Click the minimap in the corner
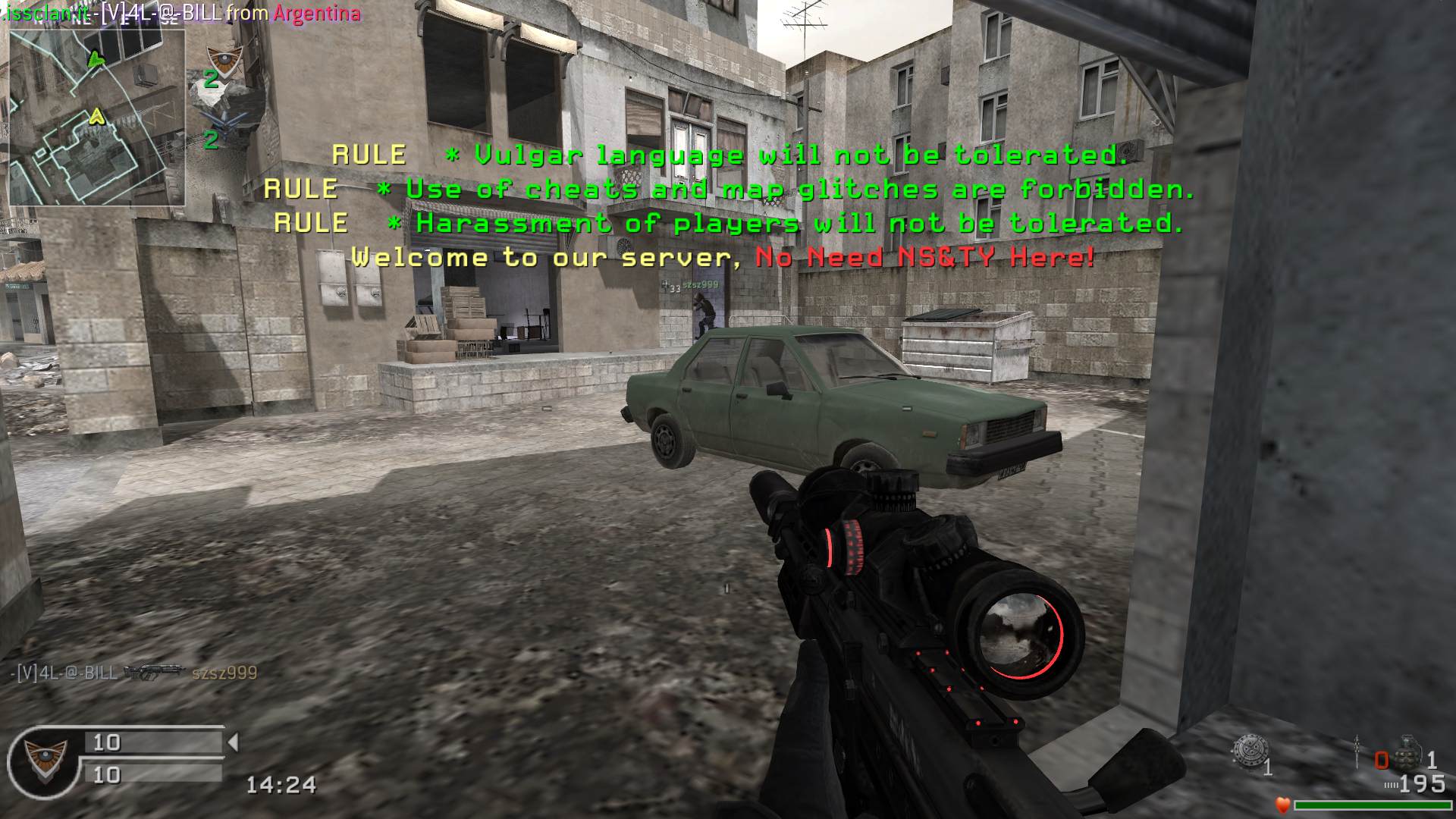The image size is (1456, 819). [x=96, y=118]
